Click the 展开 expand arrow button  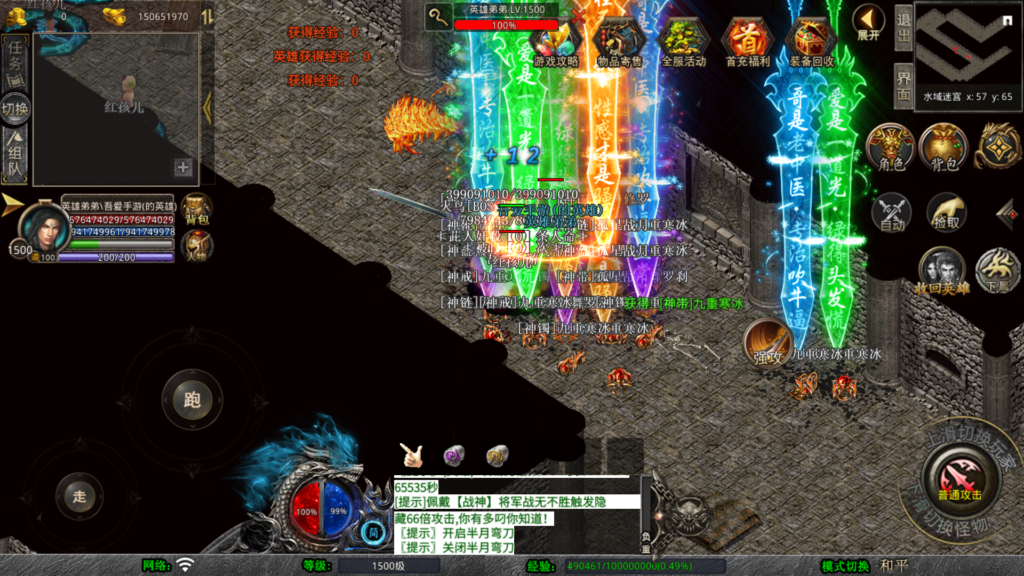point(868,22)
